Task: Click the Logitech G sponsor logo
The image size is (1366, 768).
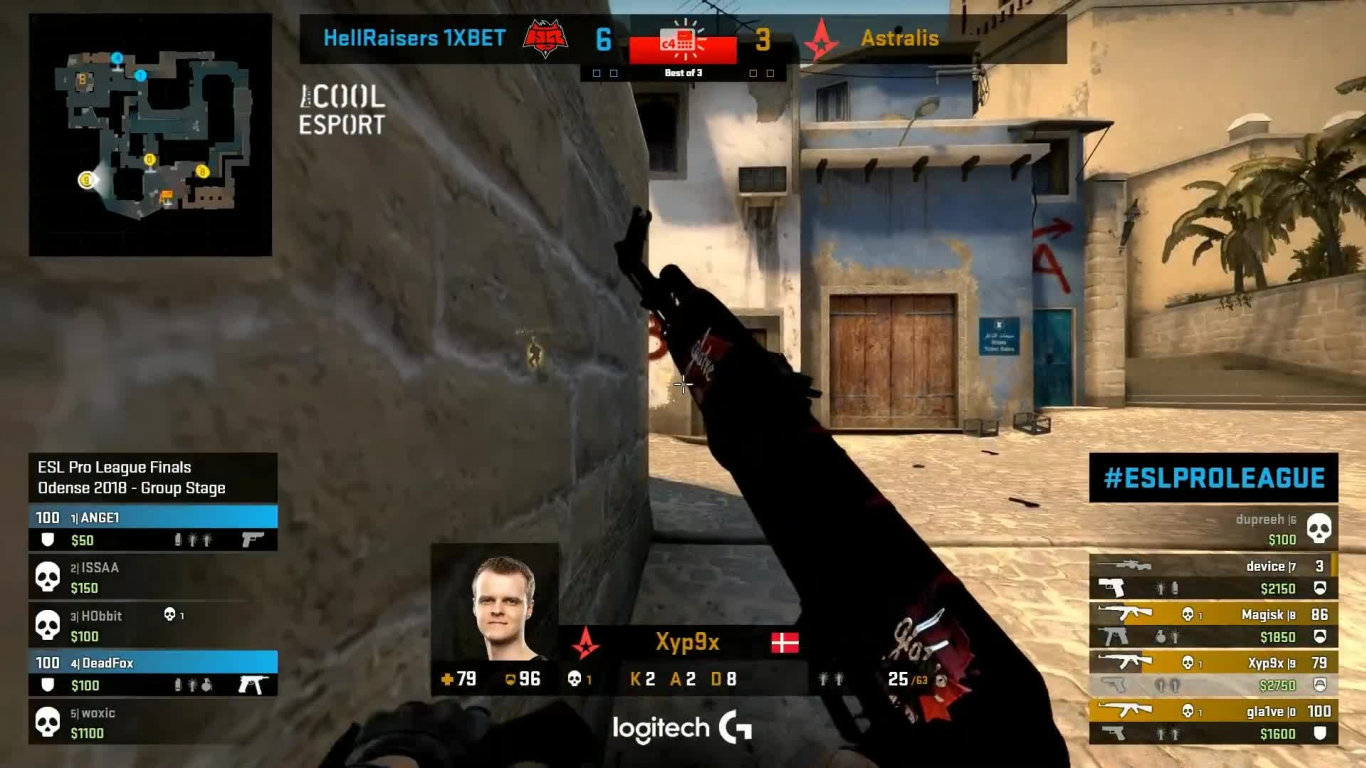Action: click(682, 729)
